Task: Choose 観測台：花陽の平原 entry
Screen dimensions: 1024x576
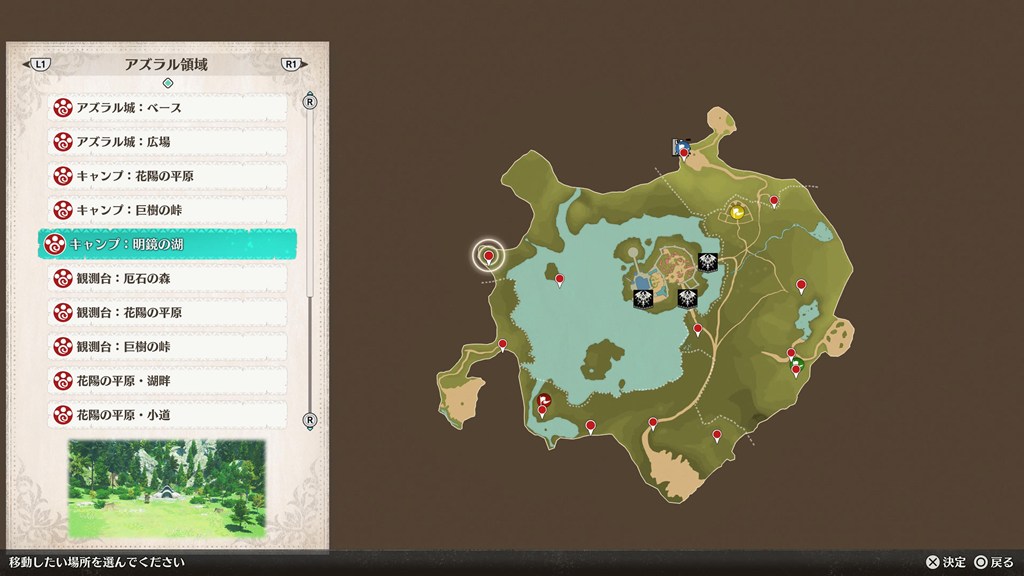Action: point(168,312)
